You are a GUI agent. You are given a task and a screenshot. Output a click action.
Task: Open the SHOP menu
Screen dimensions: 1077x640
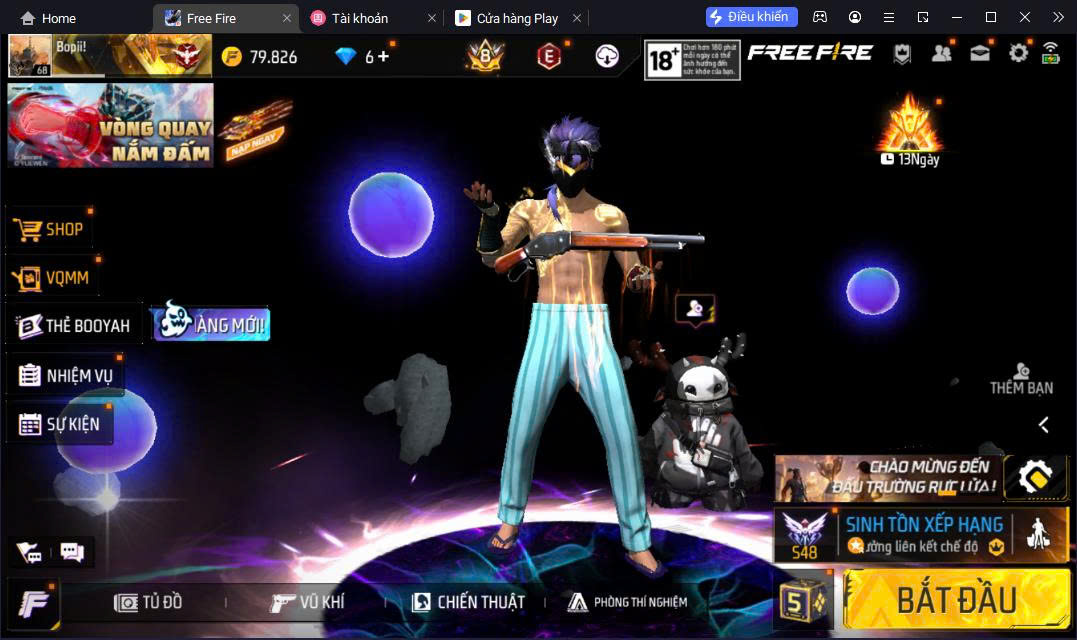(x=51, y=229)
